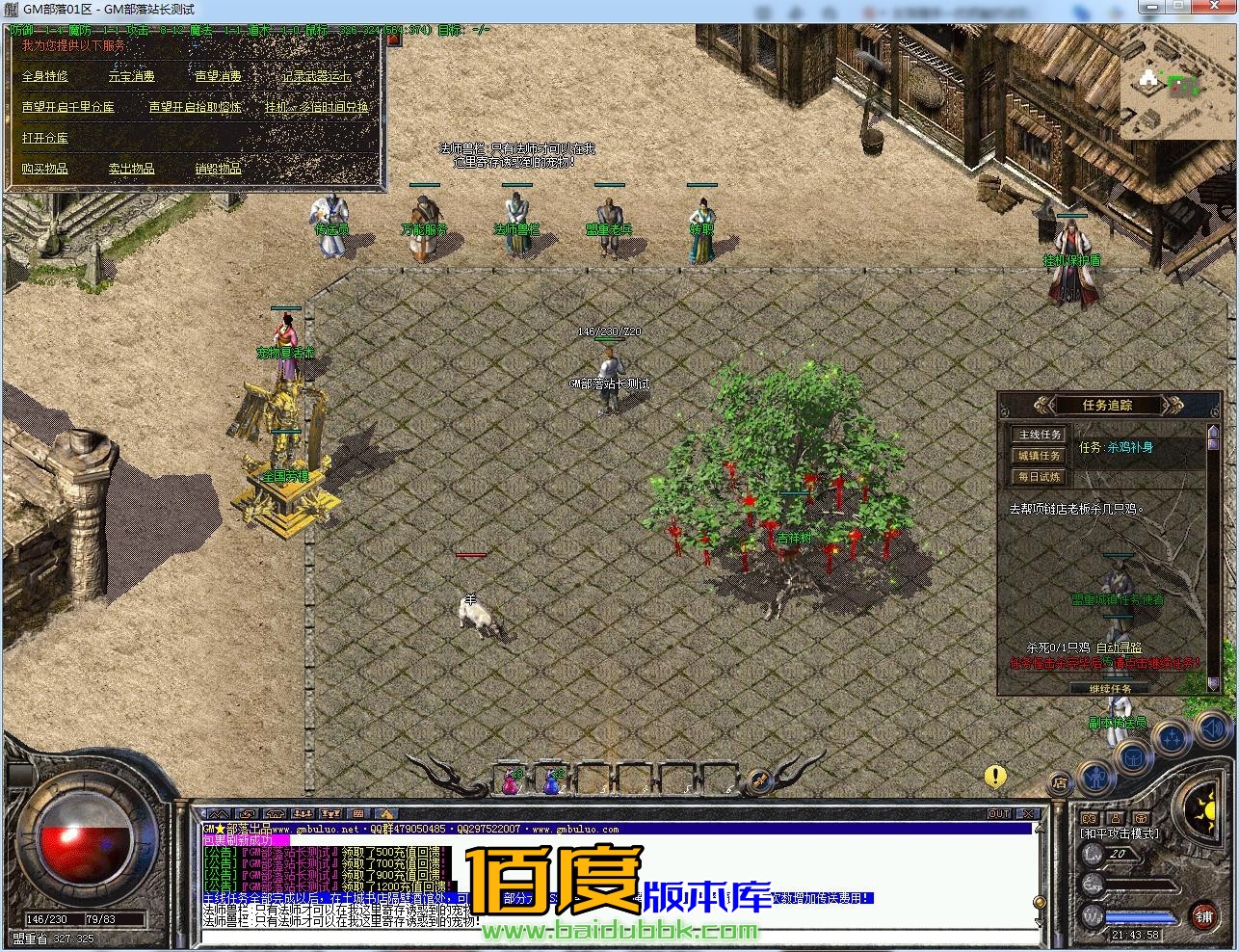
Task: Choose 购买物品 to buy items
Action: point(45,169)
